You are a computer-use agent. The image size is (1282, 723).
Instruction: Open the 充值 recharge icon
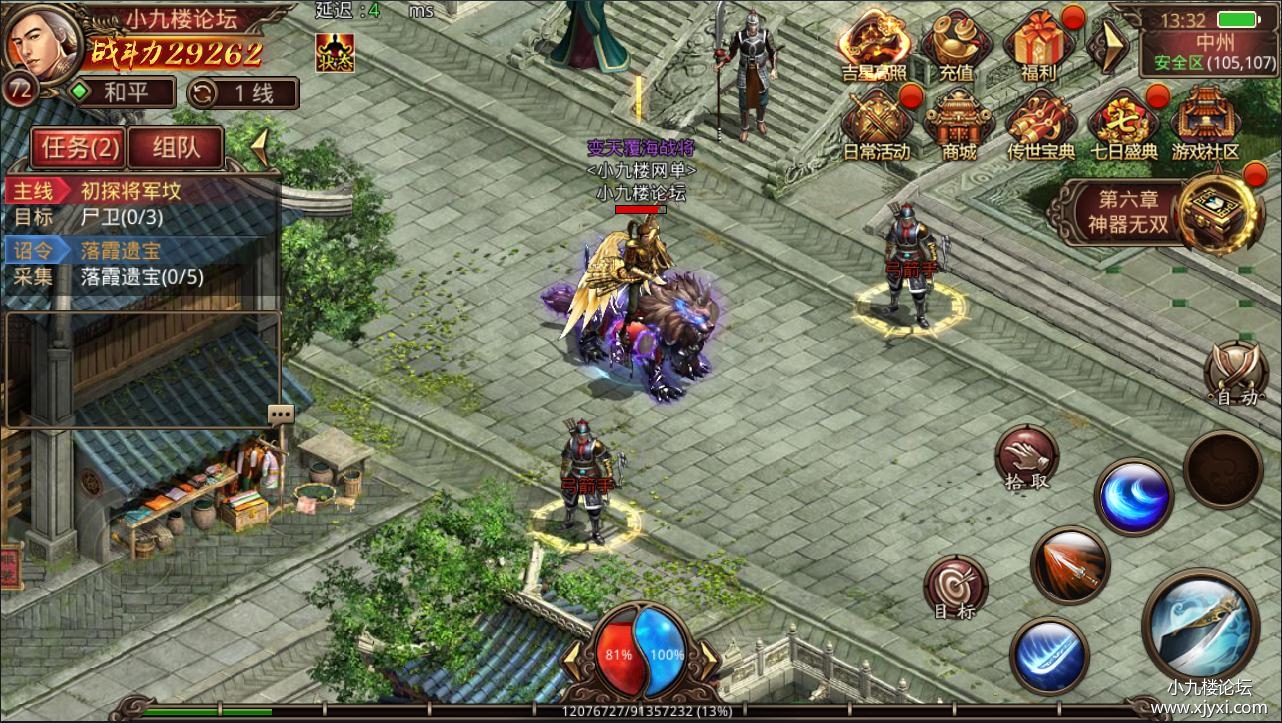[956, 44]
